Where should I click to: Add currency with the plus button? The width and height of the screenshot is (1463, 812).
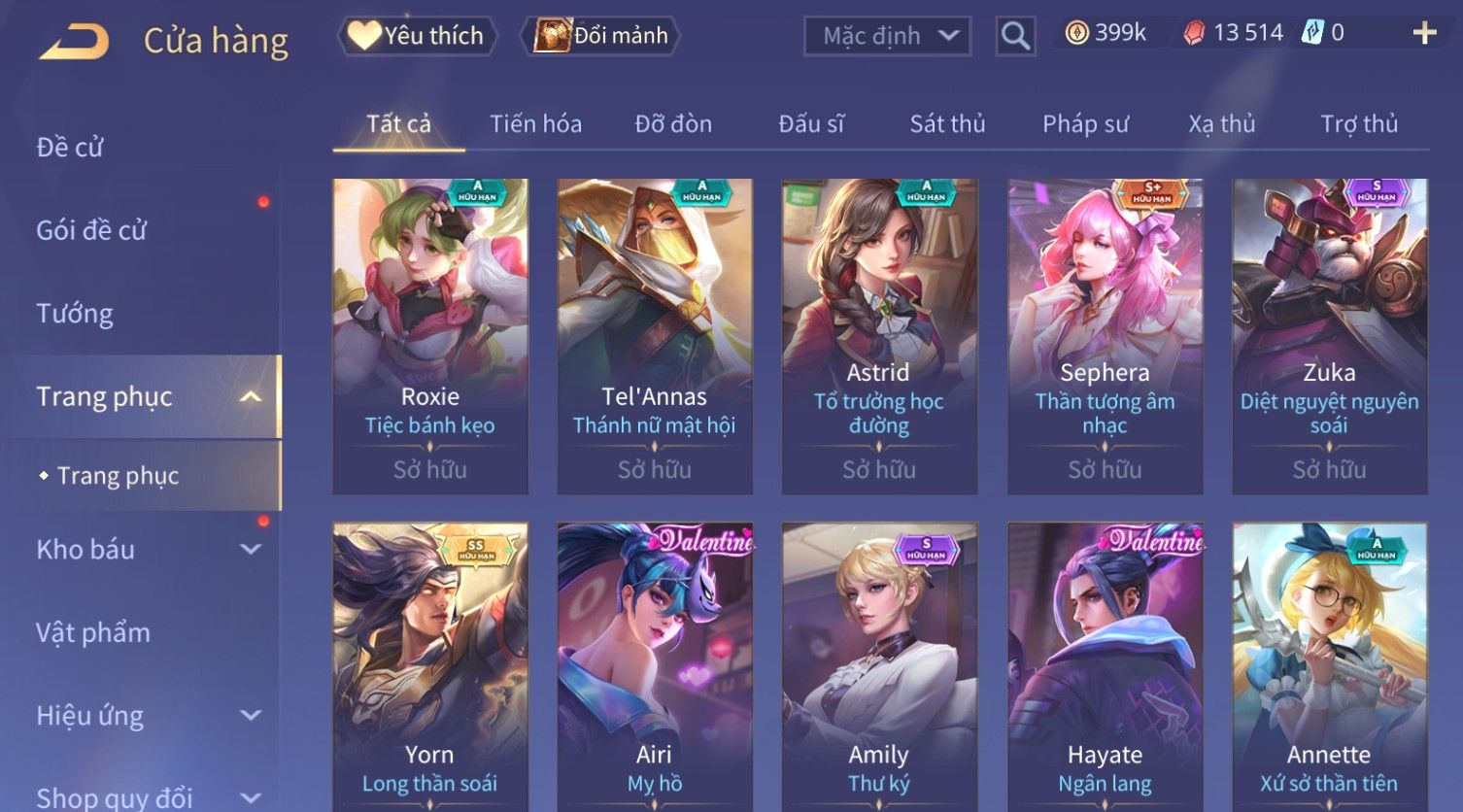coord(1424,34)
